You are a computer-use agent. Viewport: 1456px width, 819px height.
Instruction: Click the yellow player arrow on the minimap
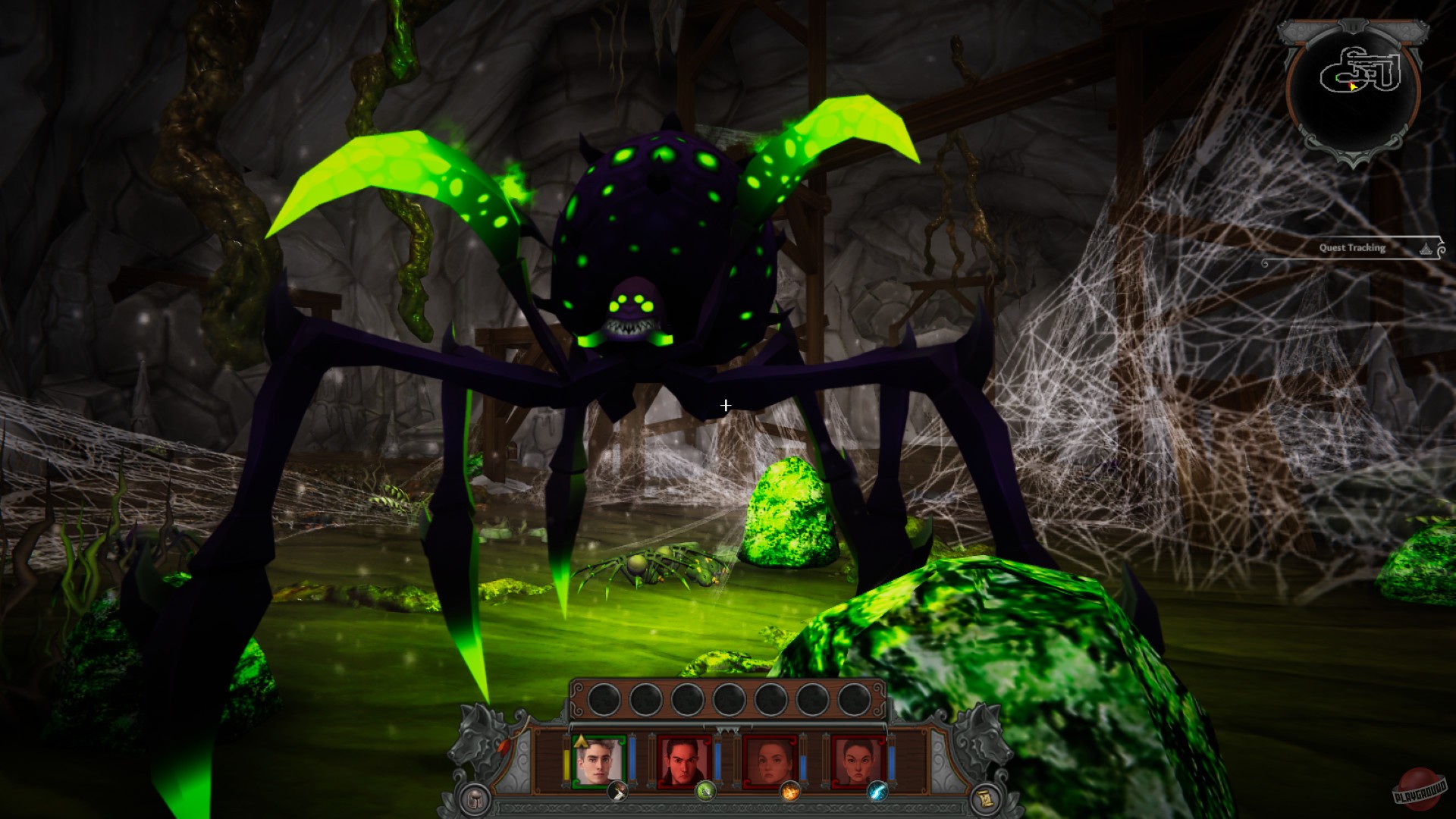point(1353,86)
